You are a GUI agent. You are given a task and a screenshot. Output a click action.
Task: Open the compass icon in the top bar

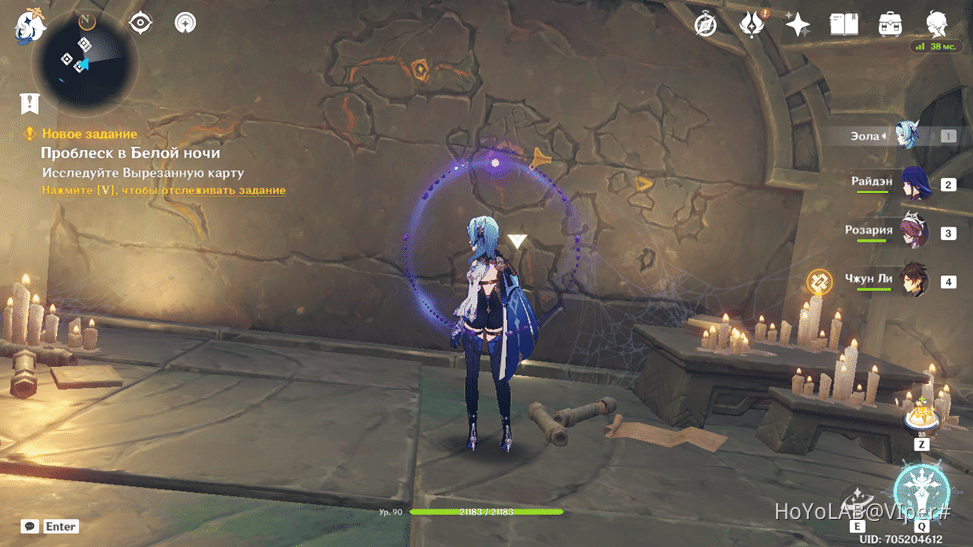point(706,24)
